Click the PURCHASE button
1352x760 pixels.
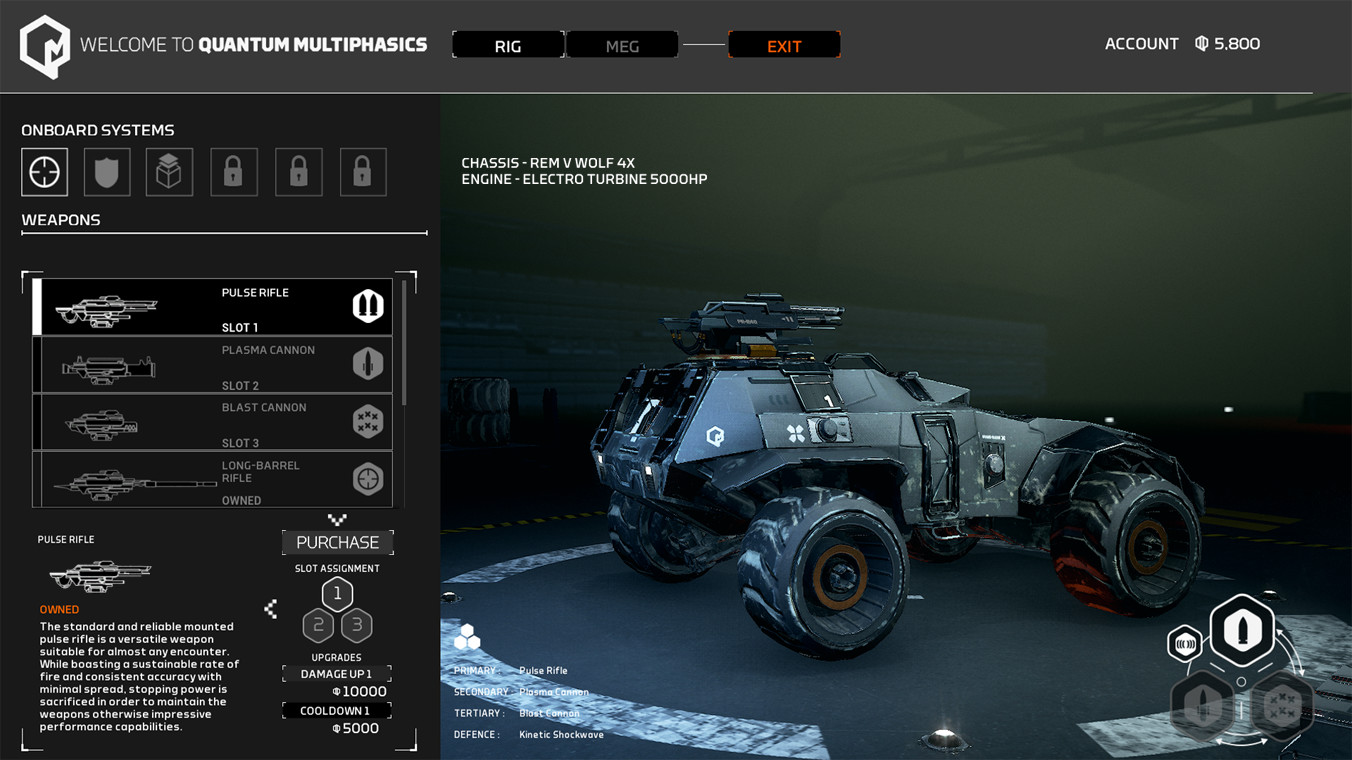pyautogui.click(x=338, y=542)
